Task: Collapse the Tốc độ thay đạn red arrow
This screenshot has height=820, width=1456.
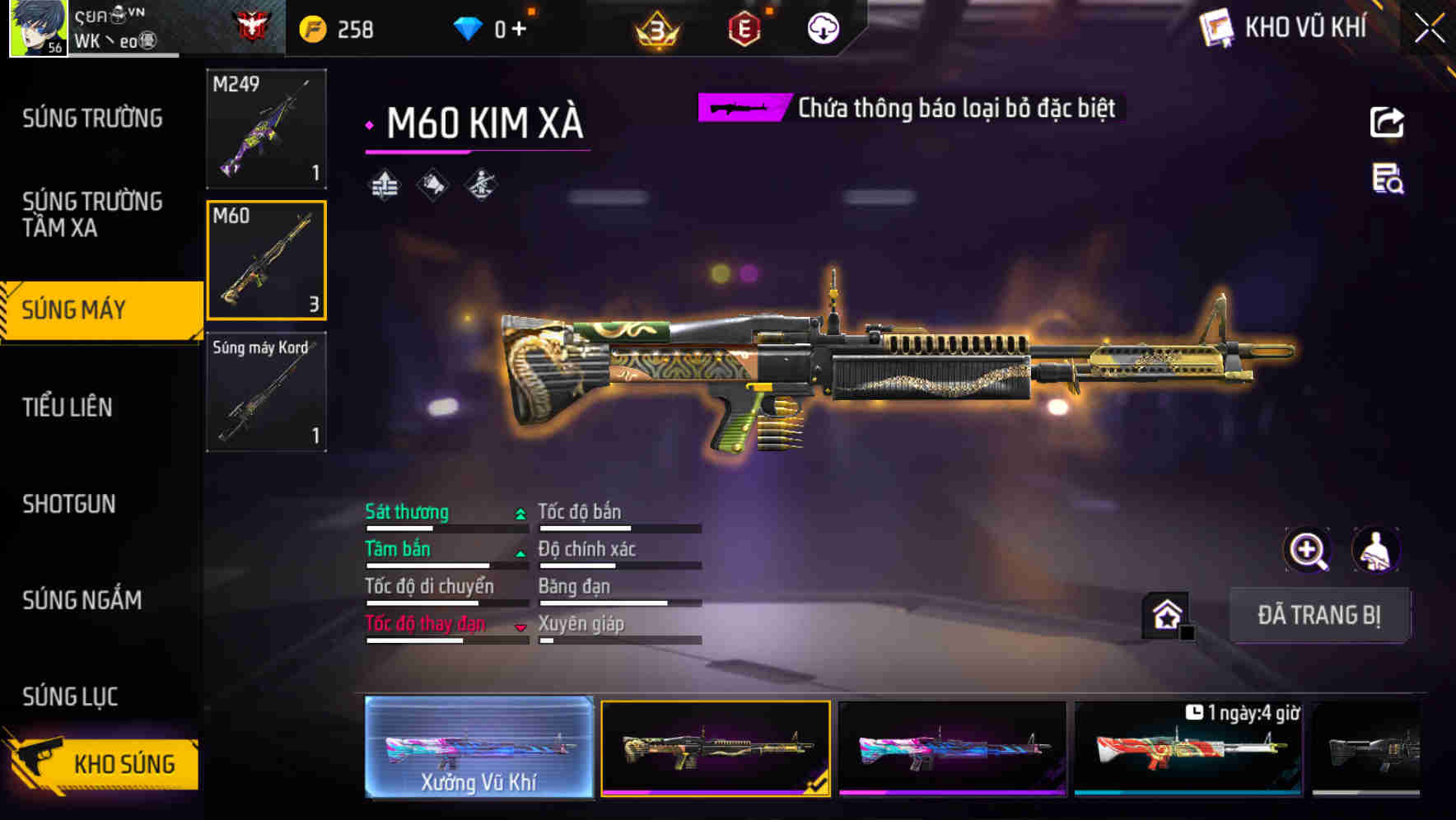Action: (520, 627)
